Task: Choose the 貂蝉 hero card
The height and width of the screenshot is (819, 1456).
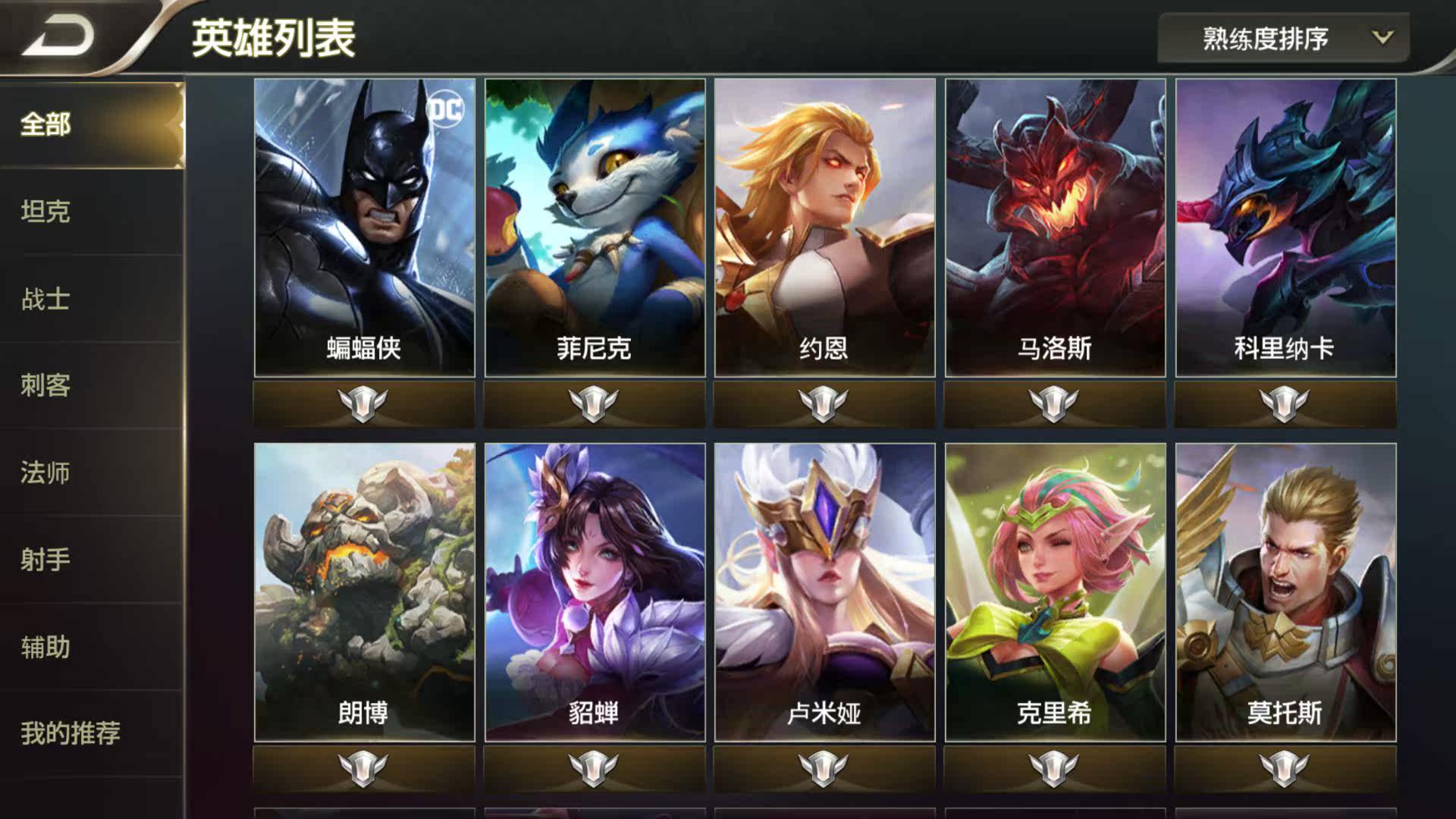Action: click(595, 591)
